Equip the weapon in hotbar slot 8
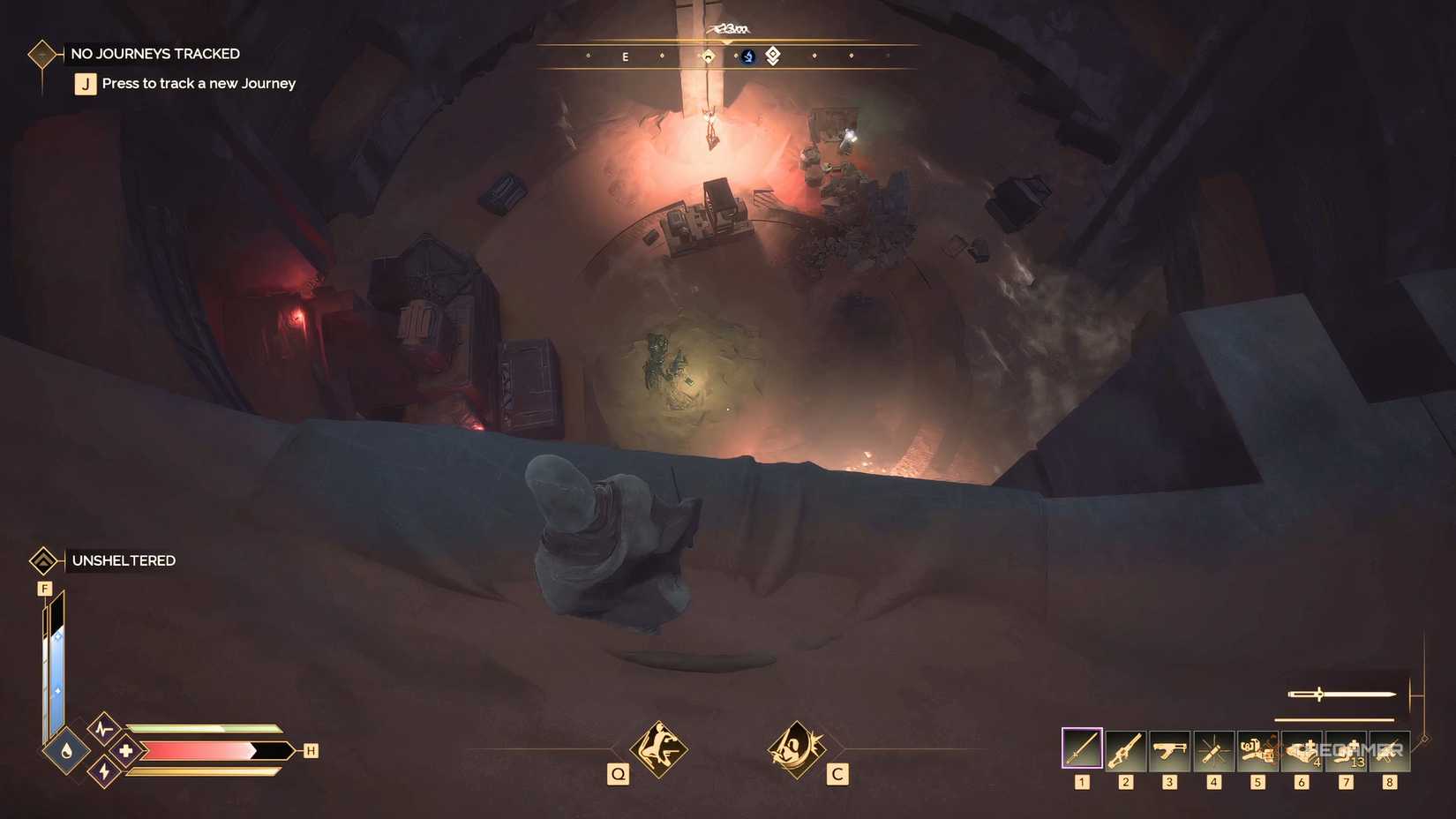The height and width of the screenshot is (819, 1456). 1390,748
